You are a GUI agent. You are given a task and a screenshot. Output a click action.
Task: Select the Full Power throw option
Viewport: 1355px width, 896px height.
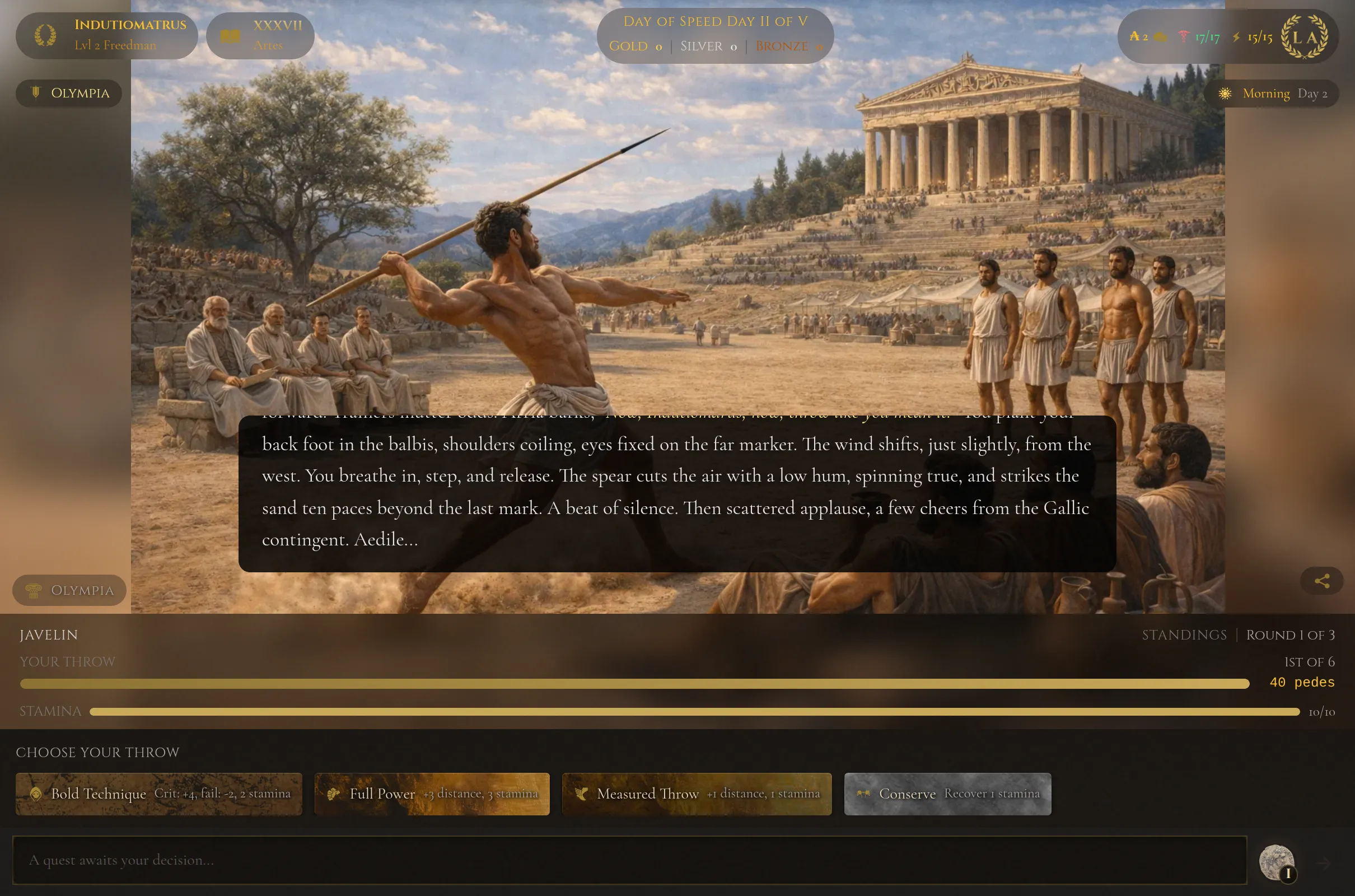pos(432,794)
